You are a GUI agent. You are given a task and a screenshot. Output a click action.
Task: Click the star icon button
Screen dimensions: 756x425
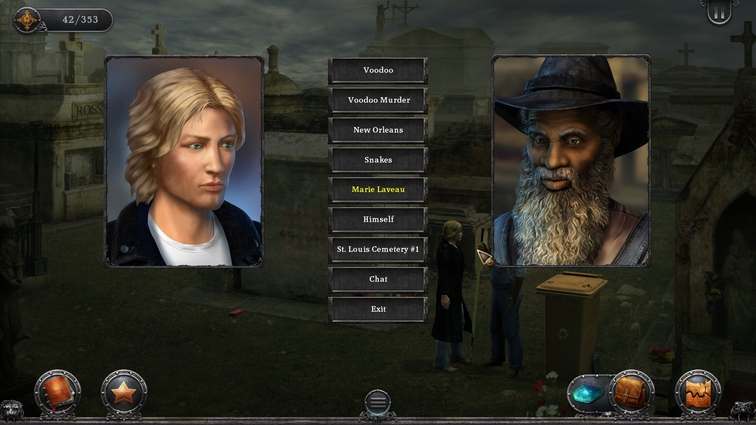coord(124,393)
